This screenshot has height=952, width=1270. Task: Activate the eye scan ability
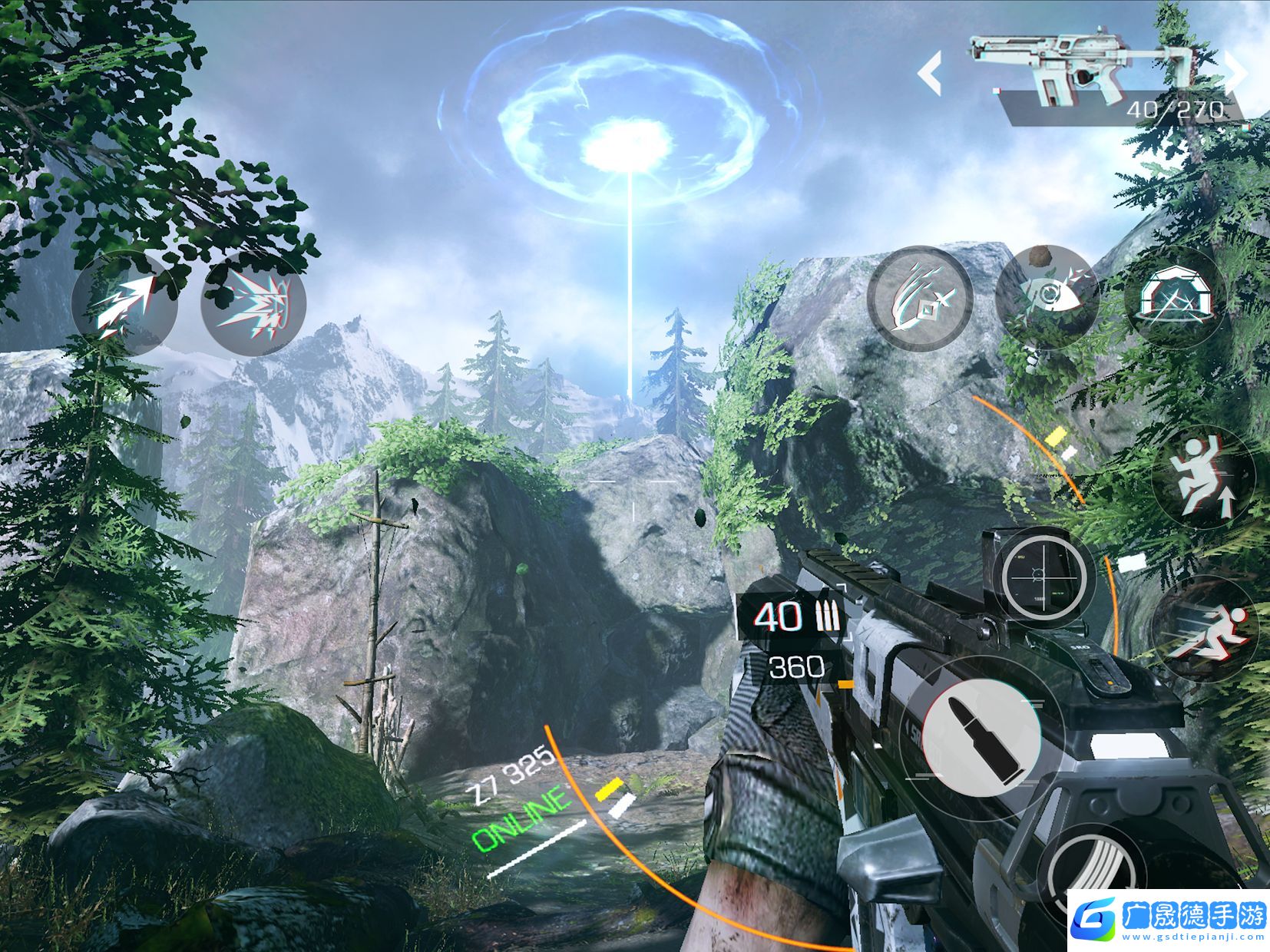[1047, 298]
